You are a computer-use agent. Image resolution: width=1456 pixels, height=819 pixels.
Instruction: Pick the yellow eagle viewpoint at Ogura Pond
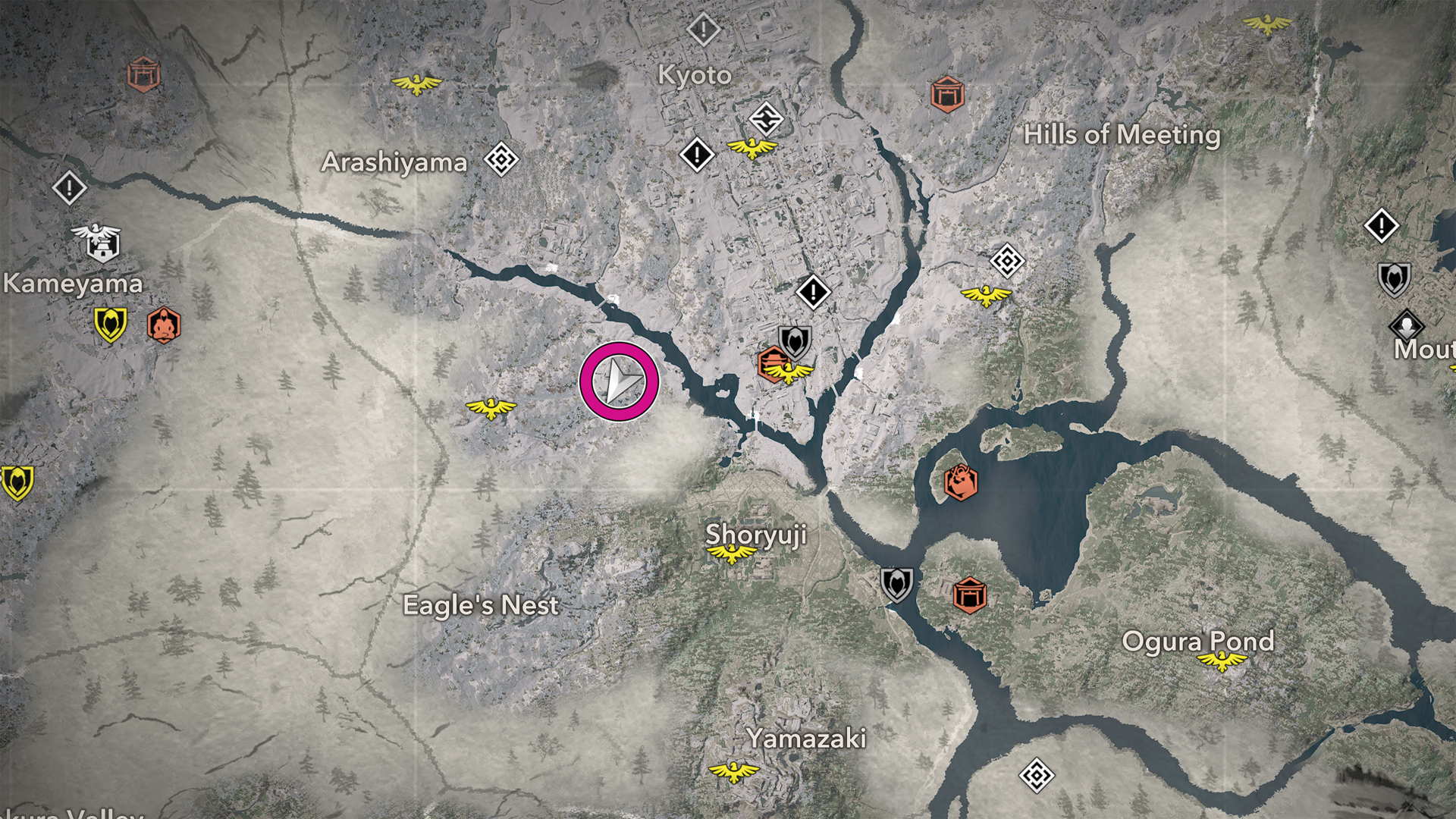[1222, 661]
